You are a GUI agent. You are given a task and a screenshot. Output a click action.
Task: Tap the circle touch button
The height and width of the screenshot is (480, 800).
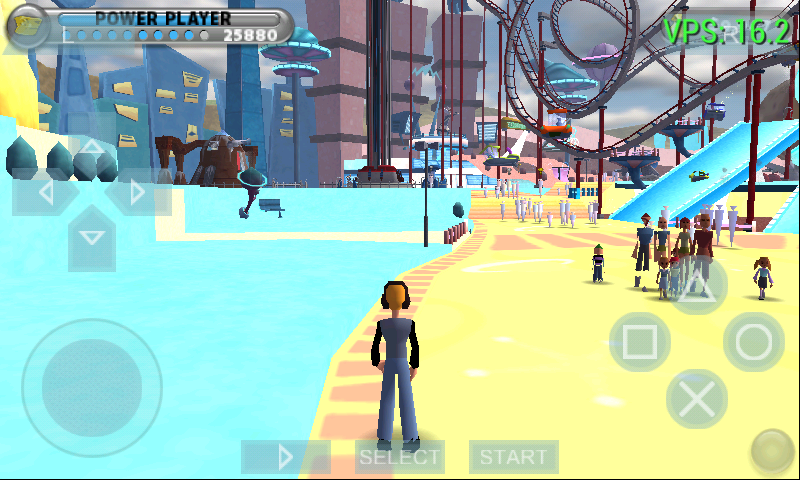click(754, 342)
